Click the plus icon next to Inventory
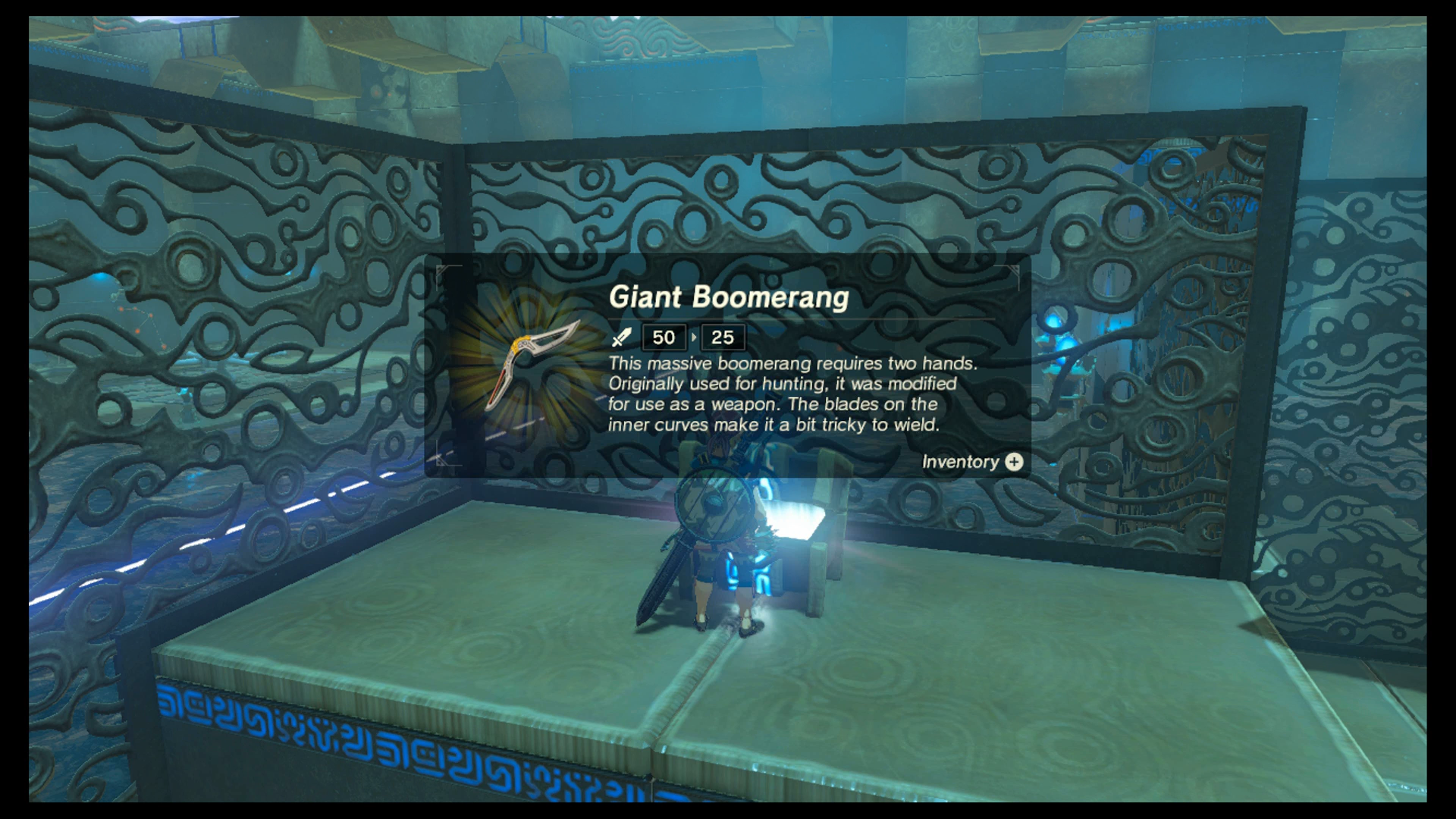Image resolution: width=1456 pixels, height=819 pixels. (1015, 462)
